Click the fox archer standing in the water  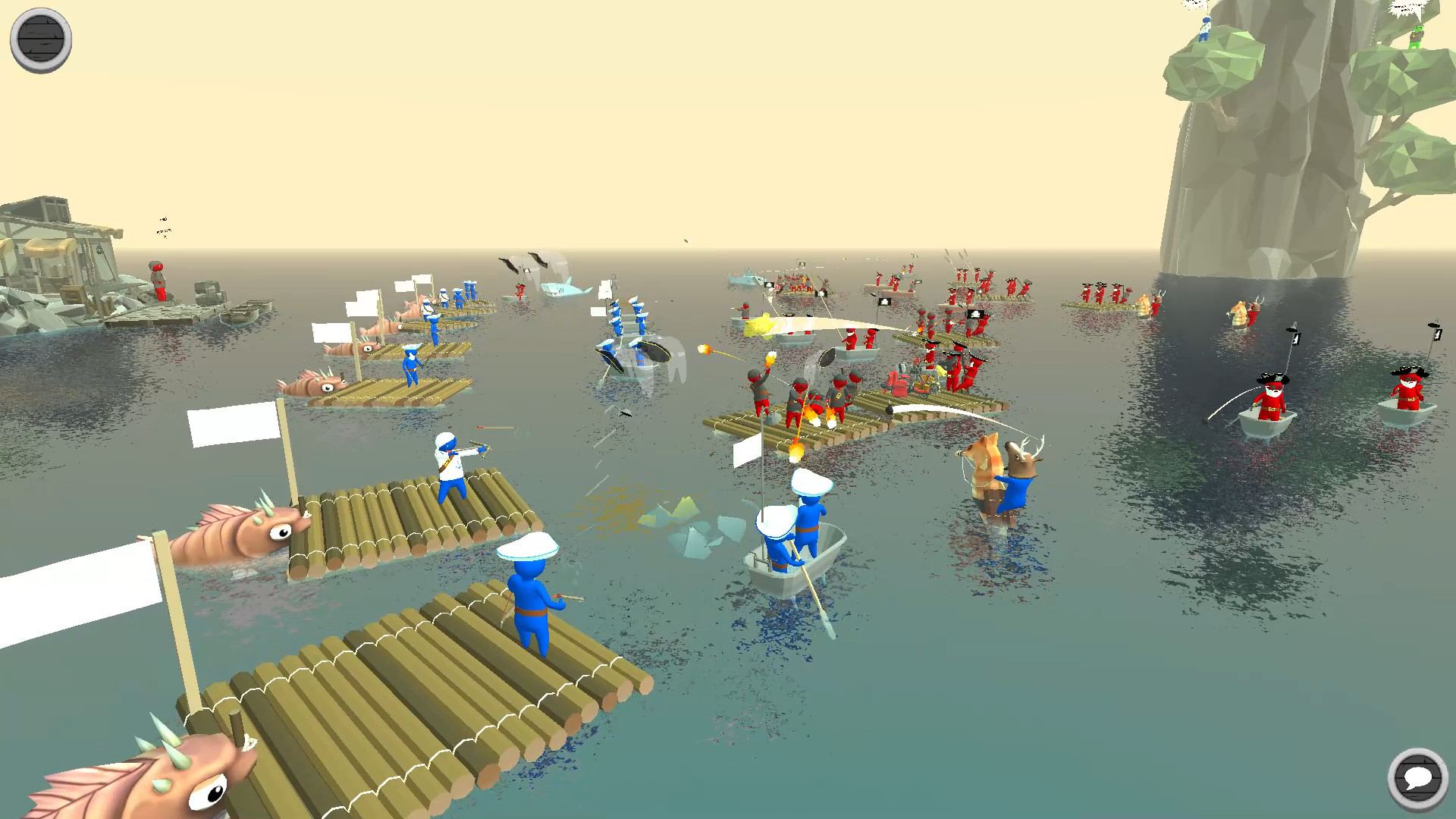click(986, 466)
